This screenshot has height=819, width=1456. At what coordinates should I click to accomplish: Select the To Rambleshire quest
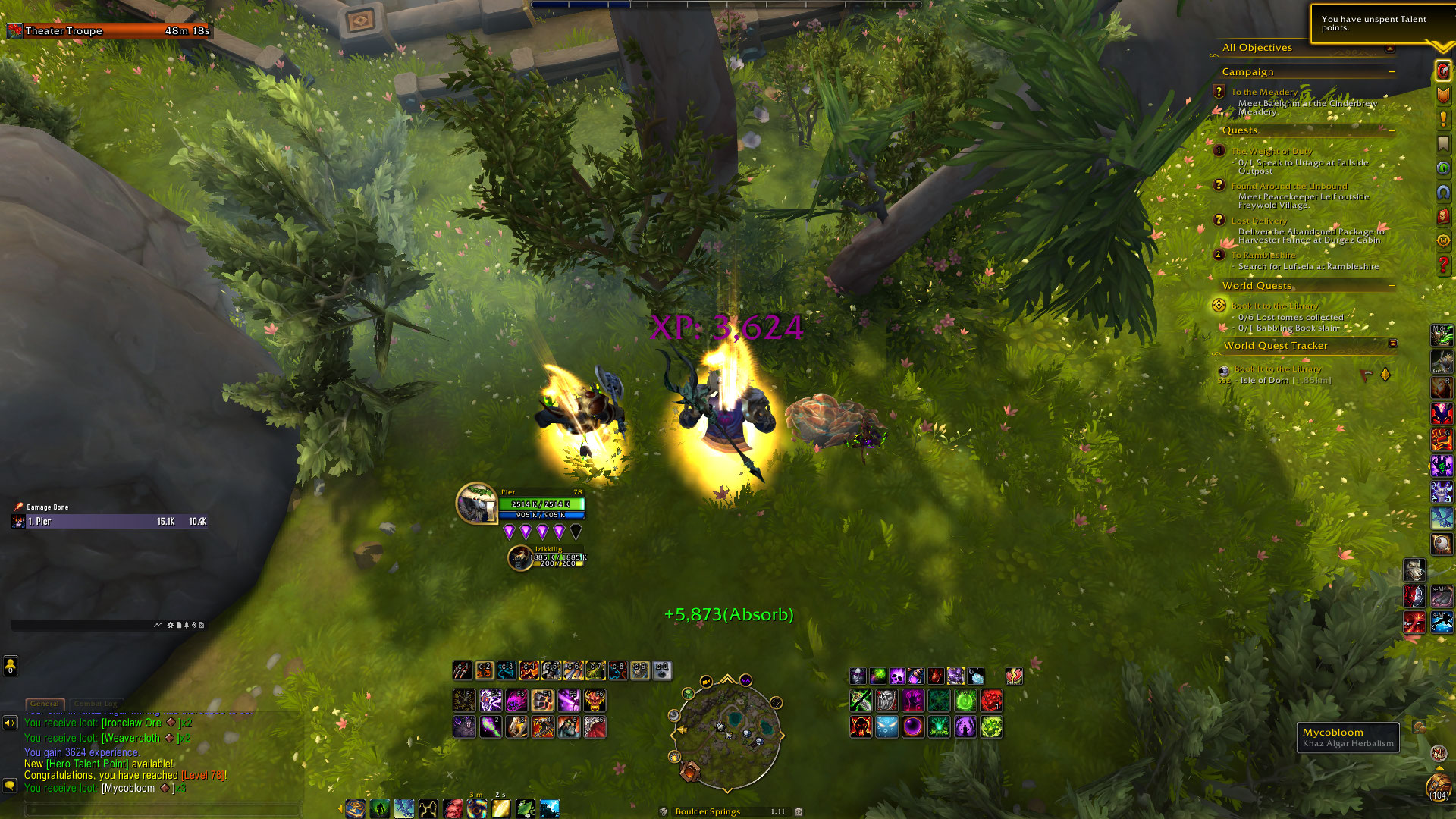(1263, 256)
